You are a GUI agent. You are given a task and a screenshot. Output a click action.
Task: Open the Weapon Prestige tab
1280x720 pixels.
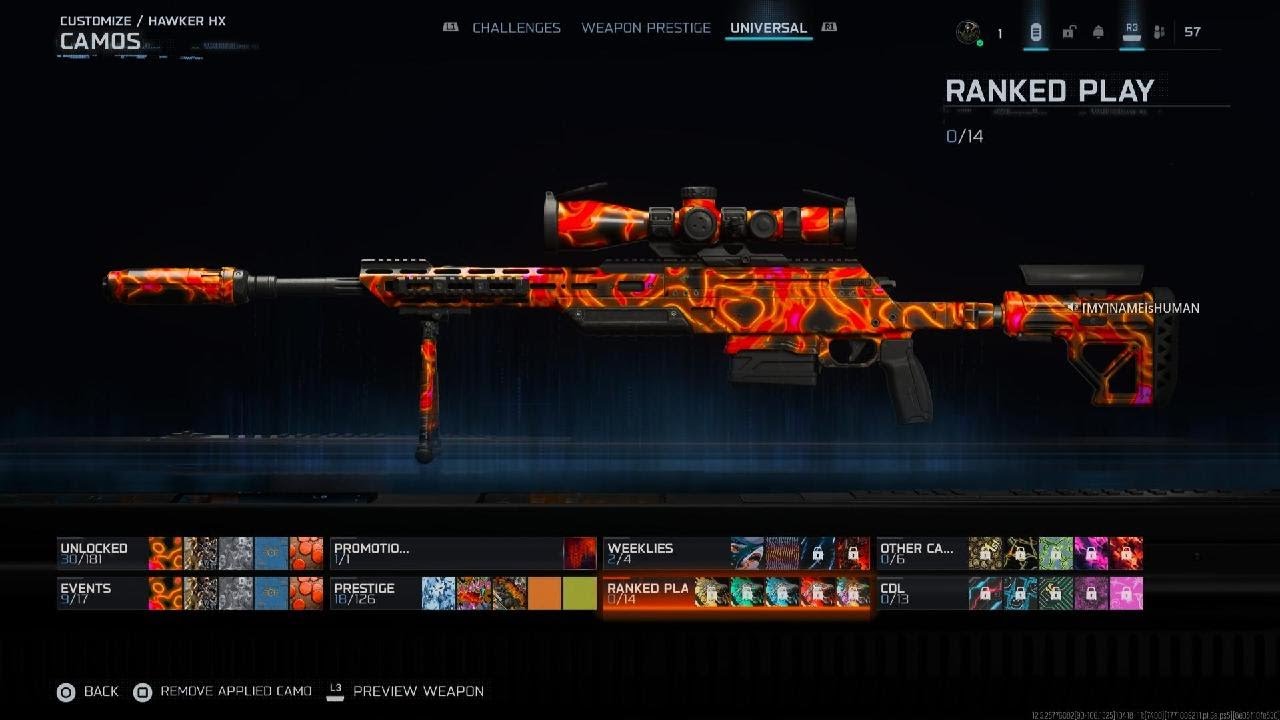[646, 28]
